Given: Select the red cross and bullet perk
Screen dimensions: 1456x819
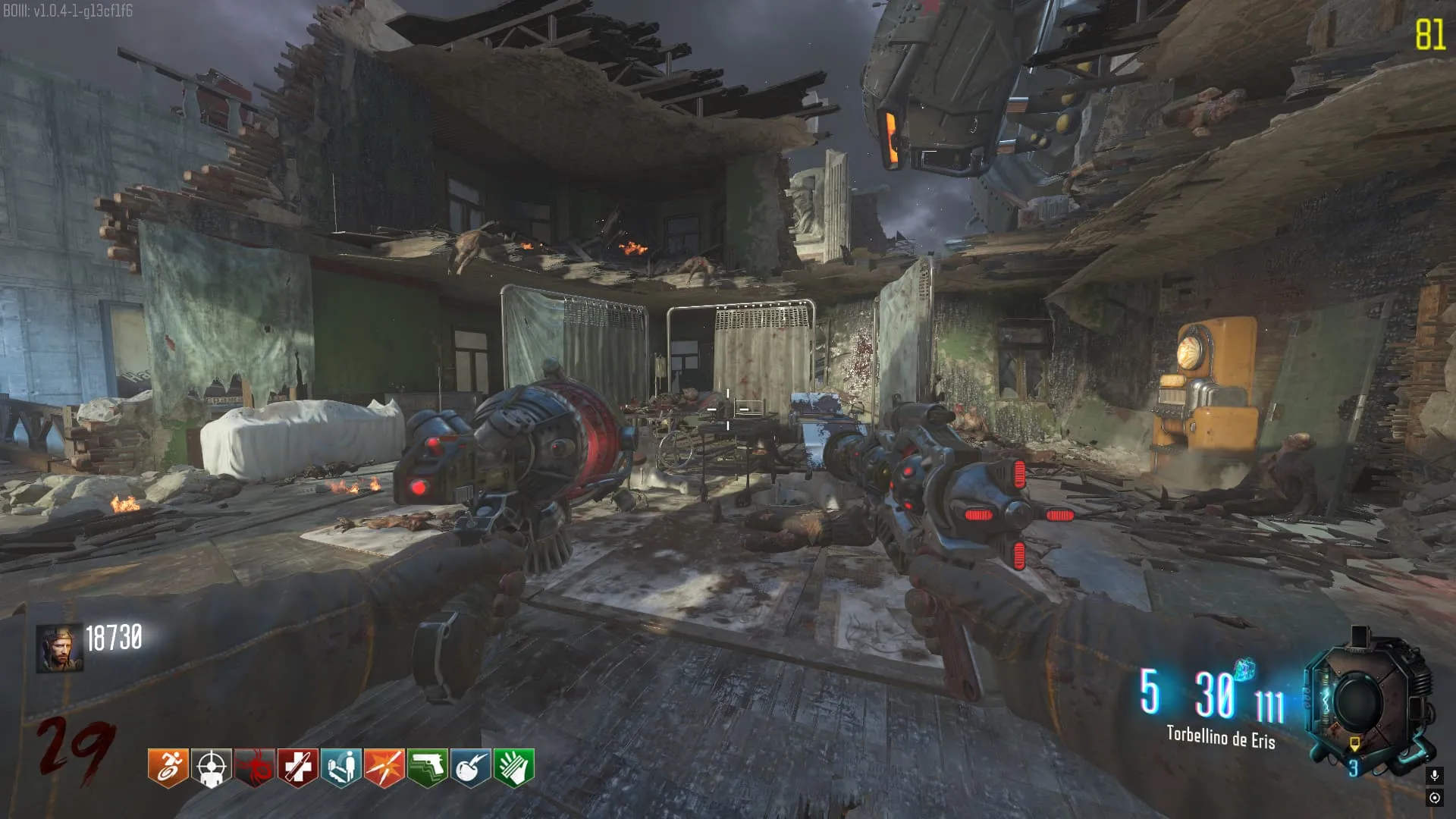Looking at the screenshot, I should coord(297,767).
